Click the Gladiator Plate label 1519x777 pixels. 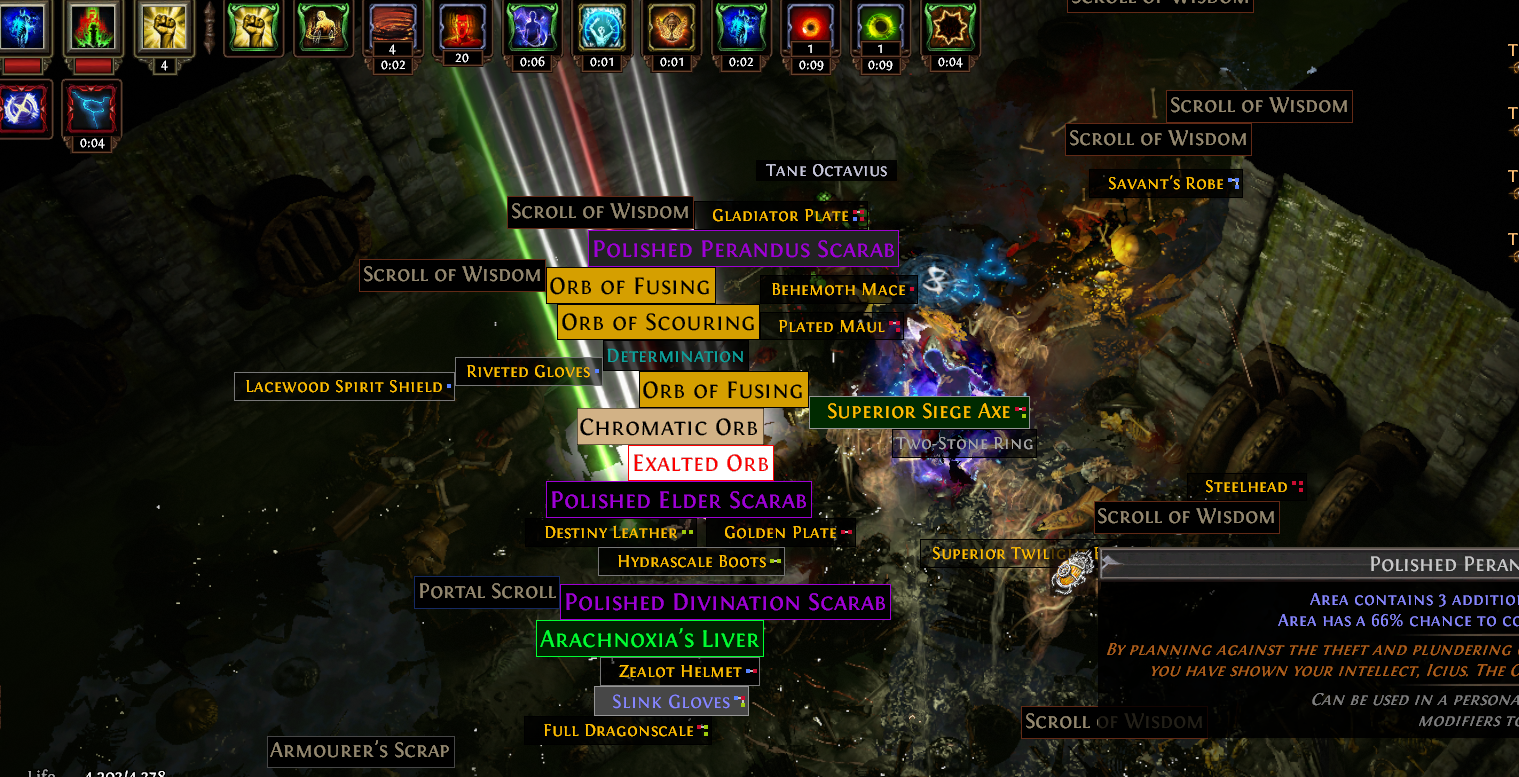[x=780, y=216]
